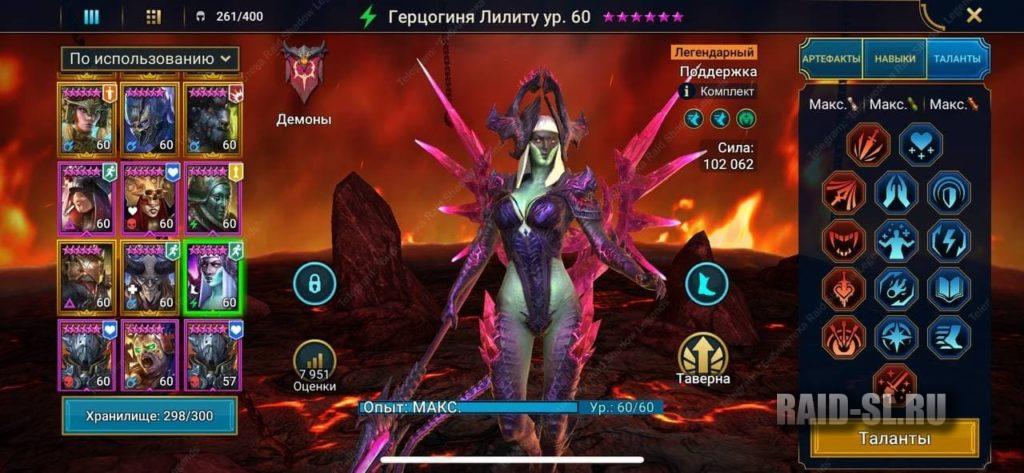The height and width of the screenshot is (473, 1024).
Task: Switch to the Артефакты tab
Action: [x=830, y=60]
